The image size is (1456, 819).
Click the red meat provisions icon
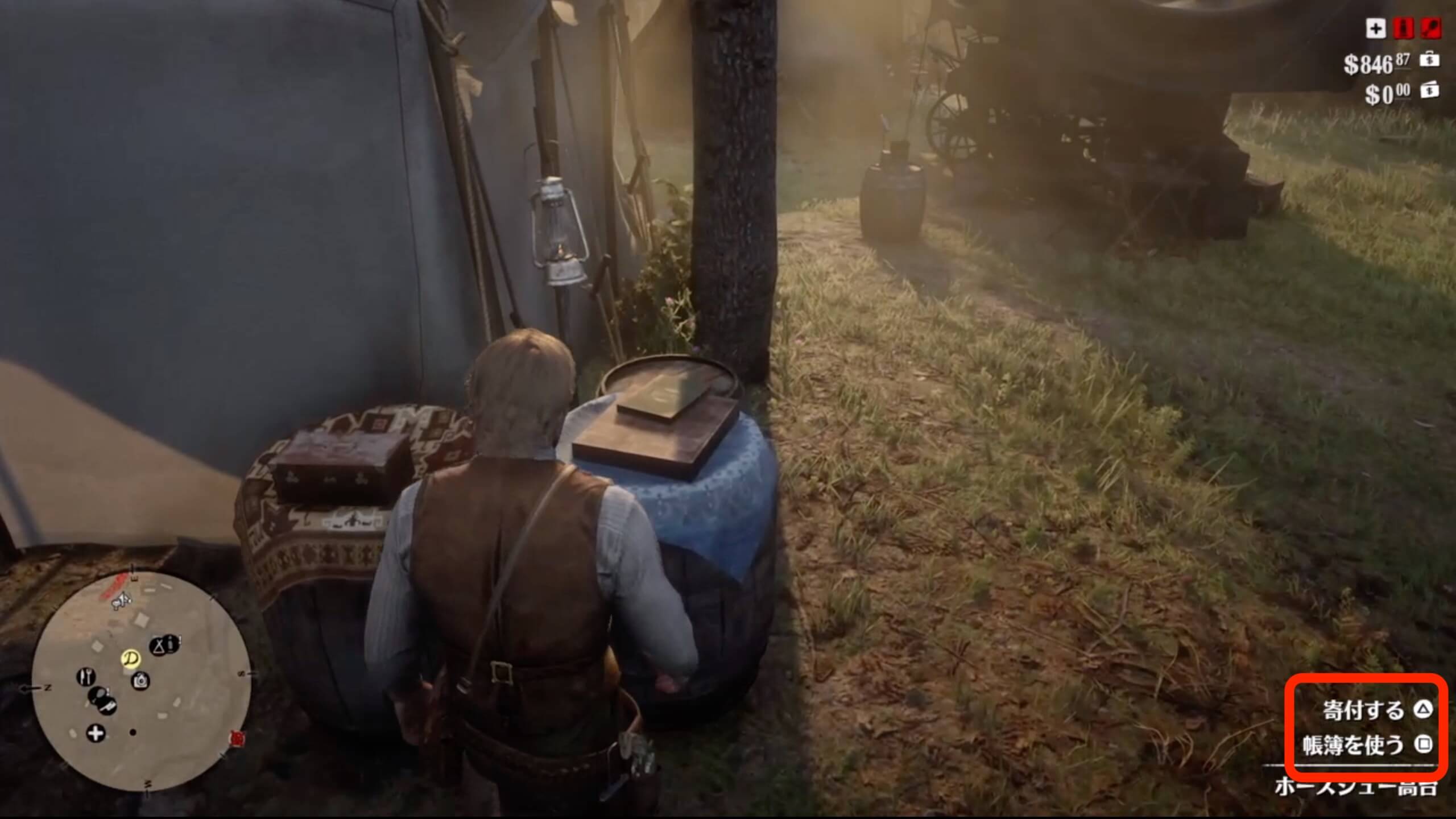point(1430,29)
